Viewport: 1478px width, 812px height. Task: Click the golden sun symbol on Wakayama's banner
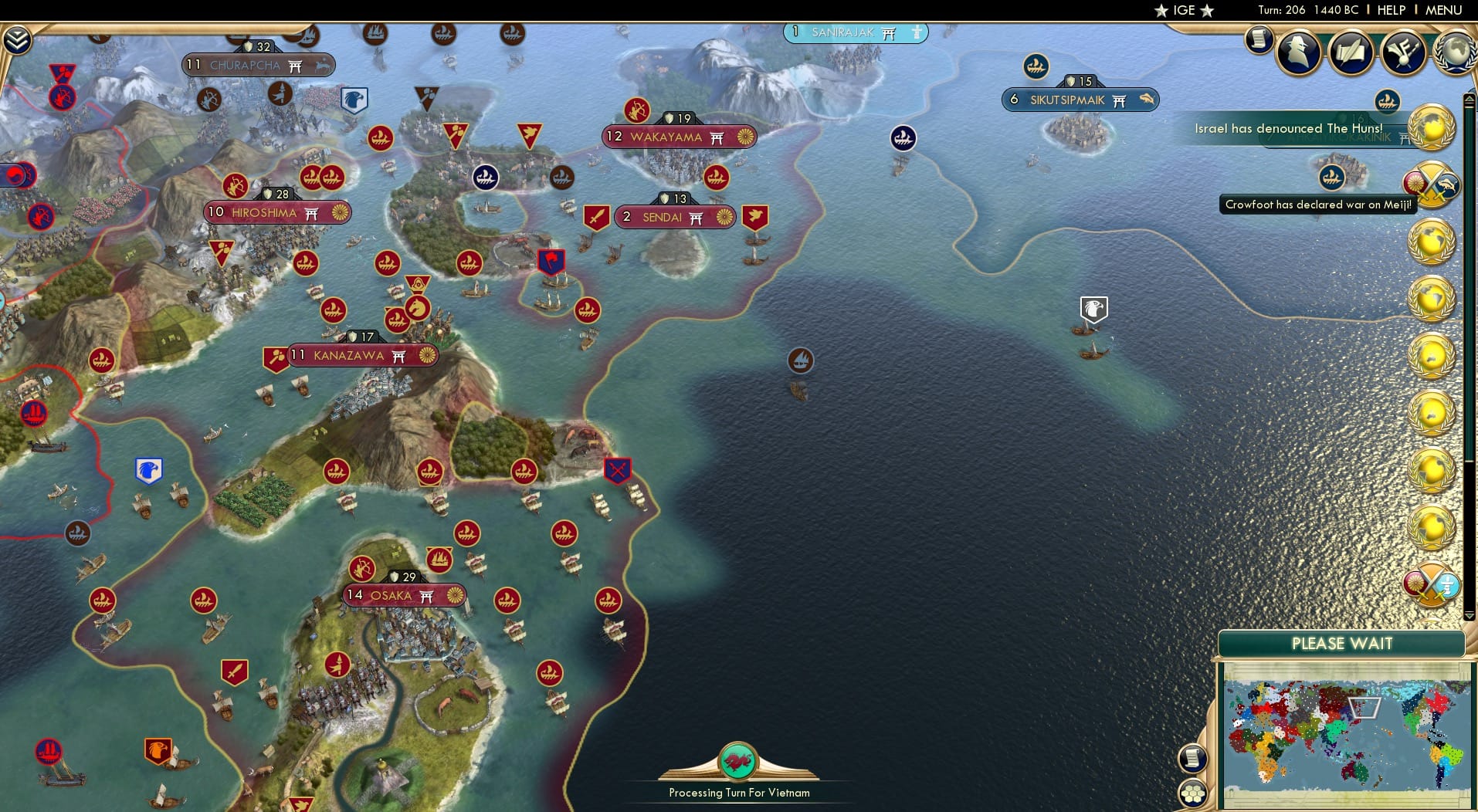click(x=744, y=137)
